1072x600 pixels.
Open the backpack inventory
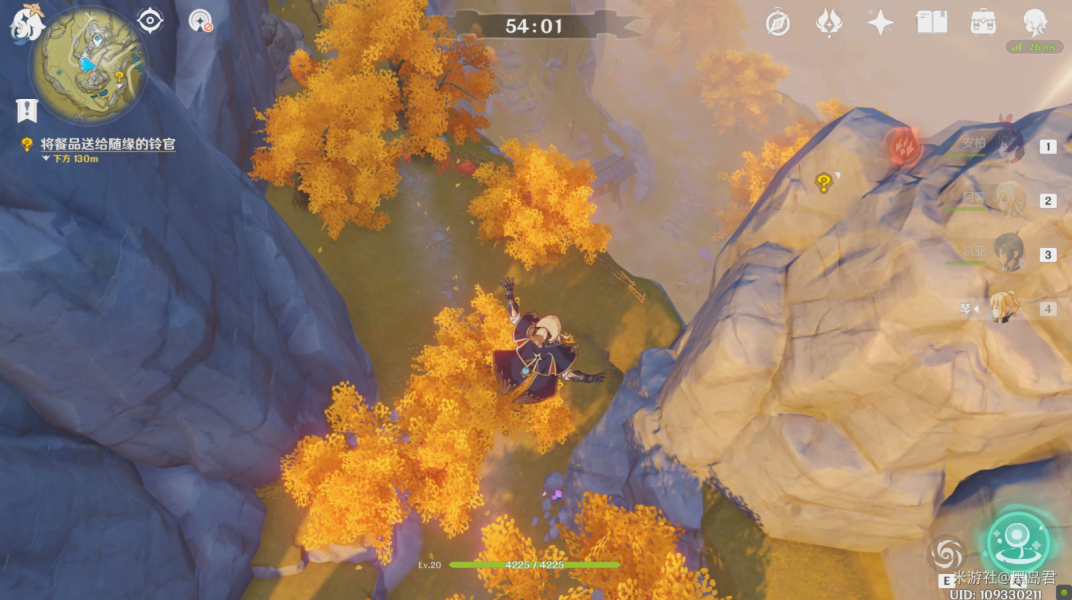983,22
